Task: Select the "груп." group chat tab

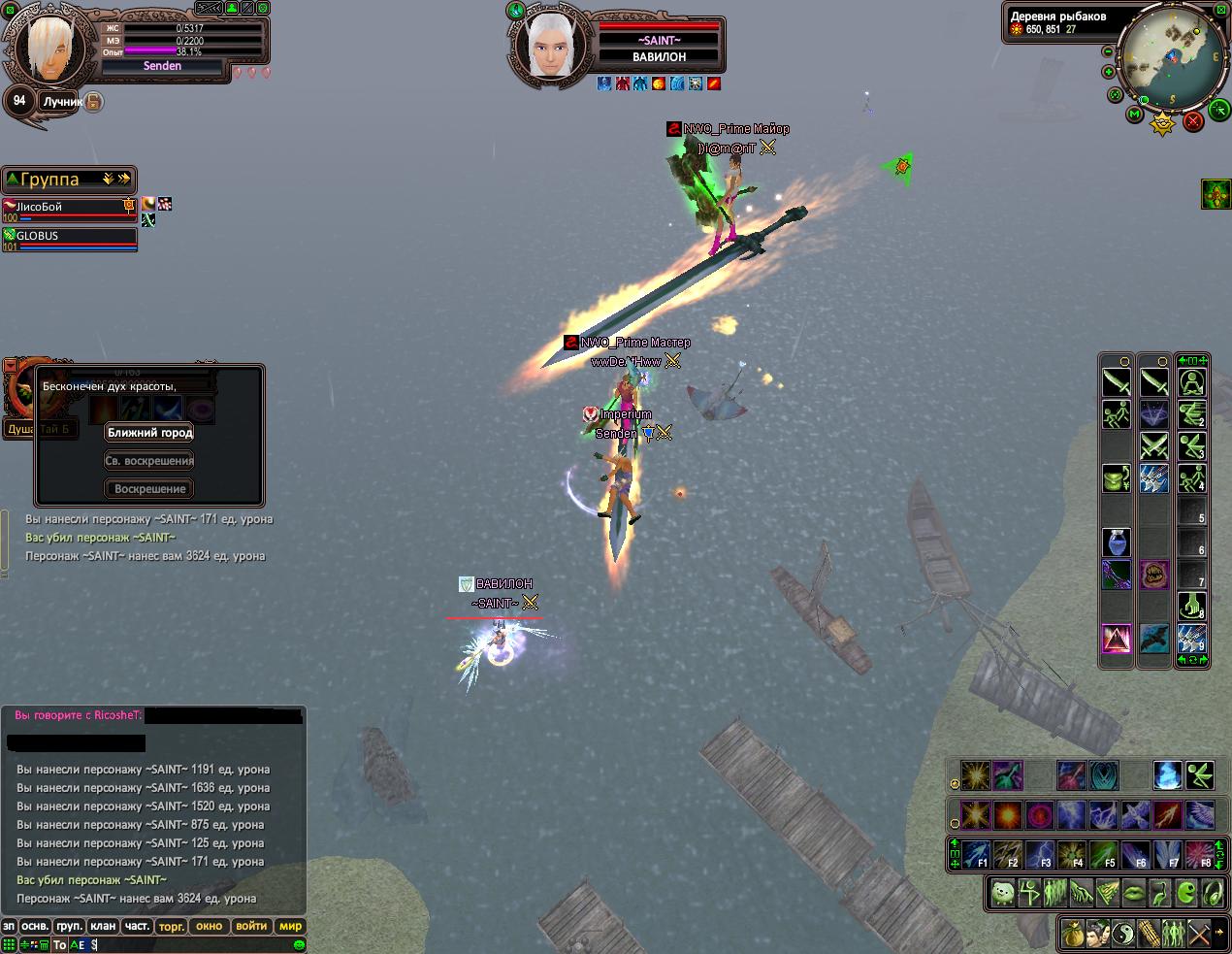Action: (68, 926)
